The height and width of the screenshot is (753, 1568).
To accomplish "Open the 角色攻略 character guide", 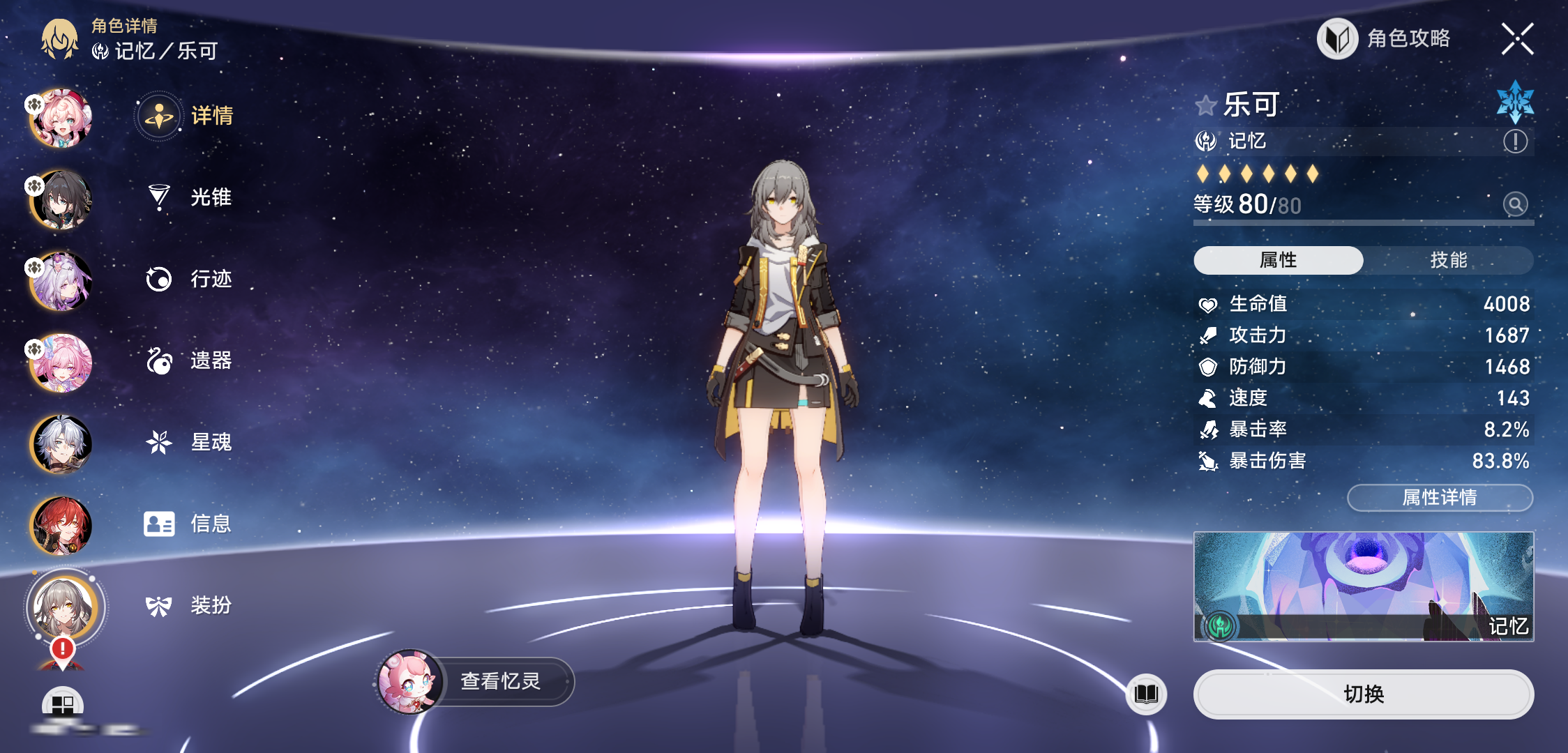I will click(1385, 39).
